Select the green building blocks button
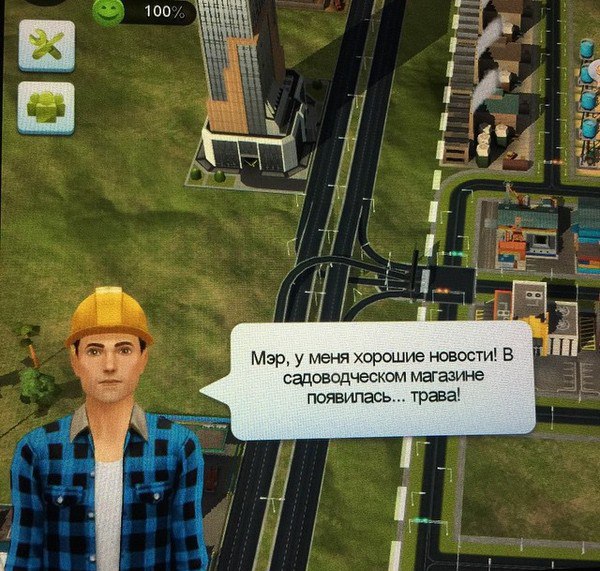Image resolution: width=600 pixels, height=571 pixels. [46, 107]
